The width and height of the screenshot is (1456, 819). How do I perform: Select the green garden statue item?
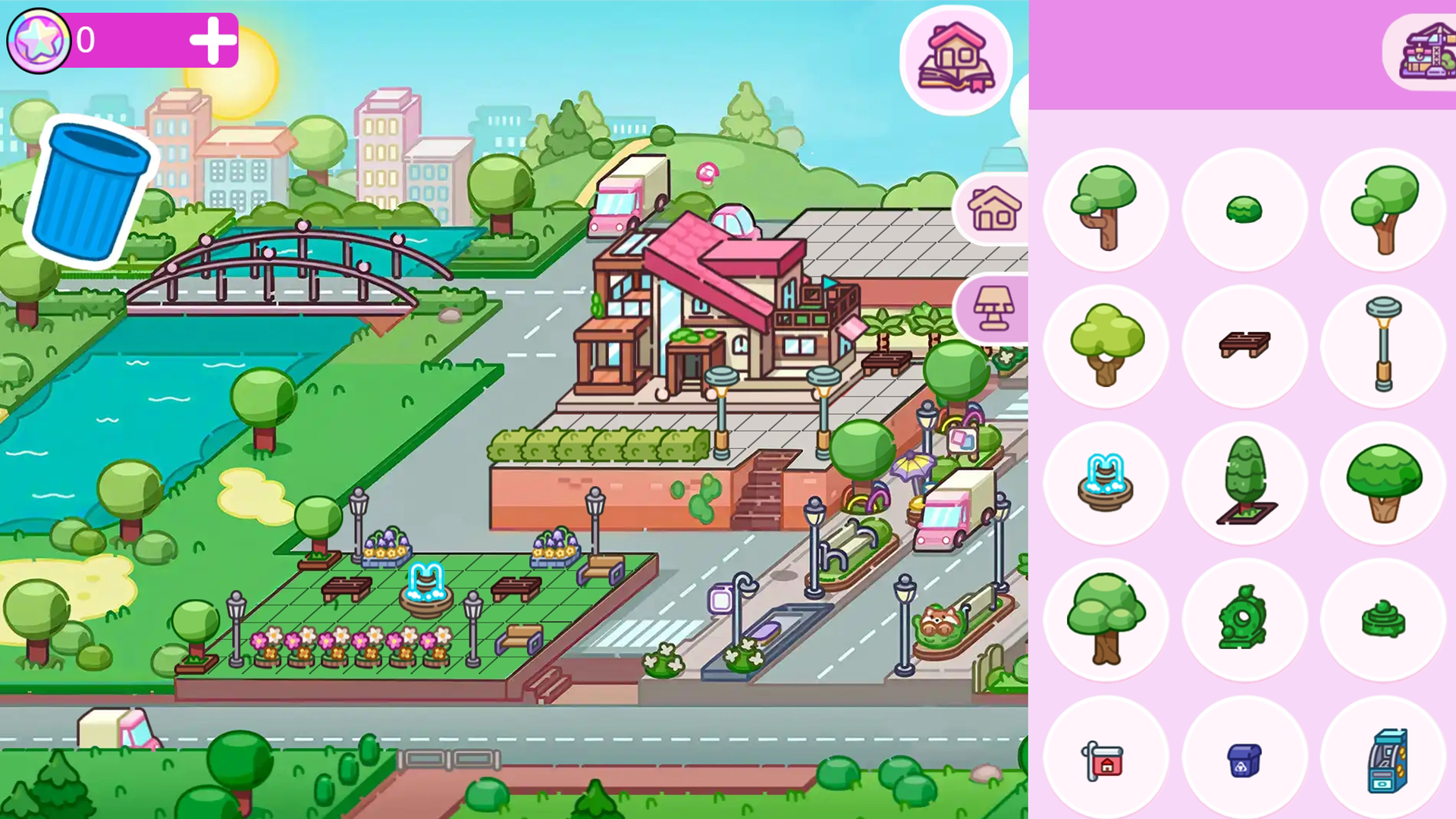pos(1244,620)
